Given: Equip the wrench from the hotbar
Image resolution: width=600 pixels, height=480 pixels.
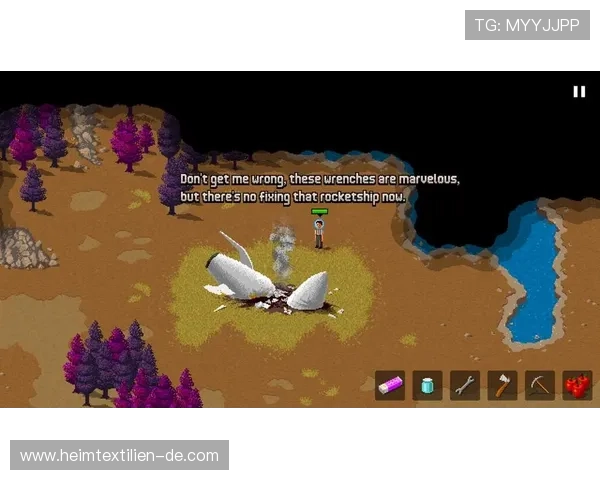Looking at the screenshot, I should click(465, 385).
